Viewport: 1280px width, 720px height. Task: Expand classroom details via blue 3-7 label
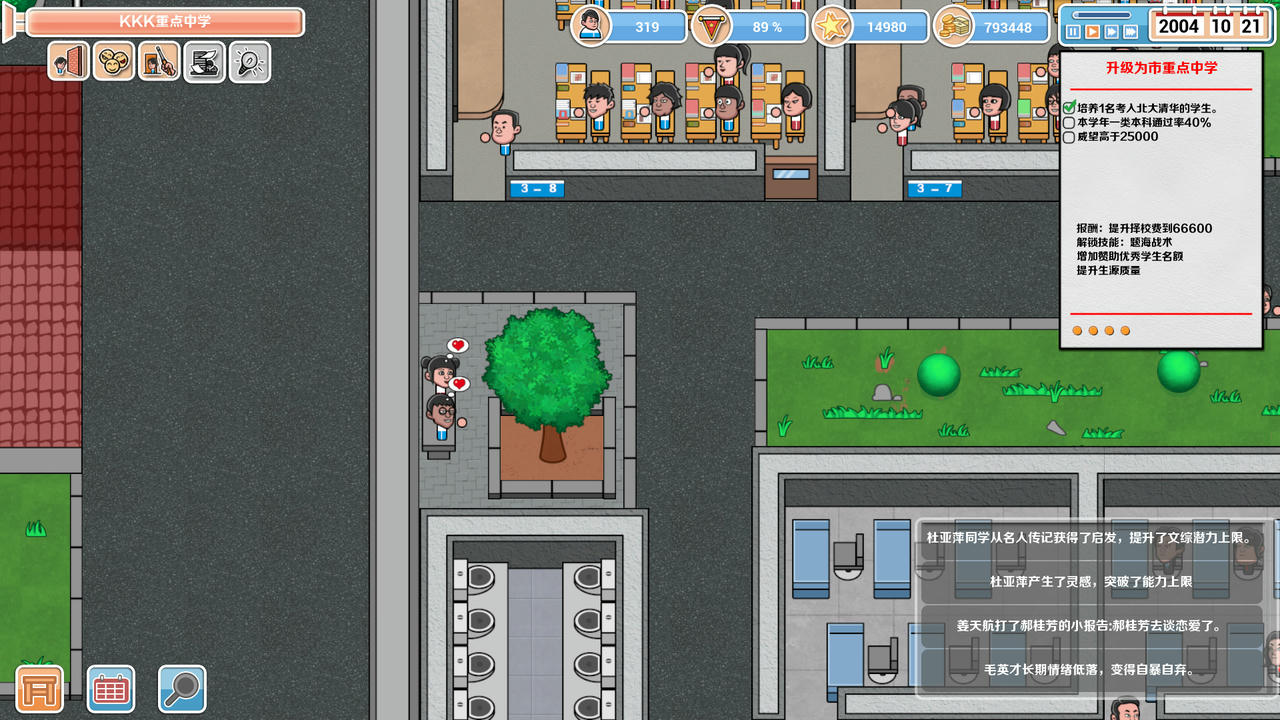coord(934,188)
